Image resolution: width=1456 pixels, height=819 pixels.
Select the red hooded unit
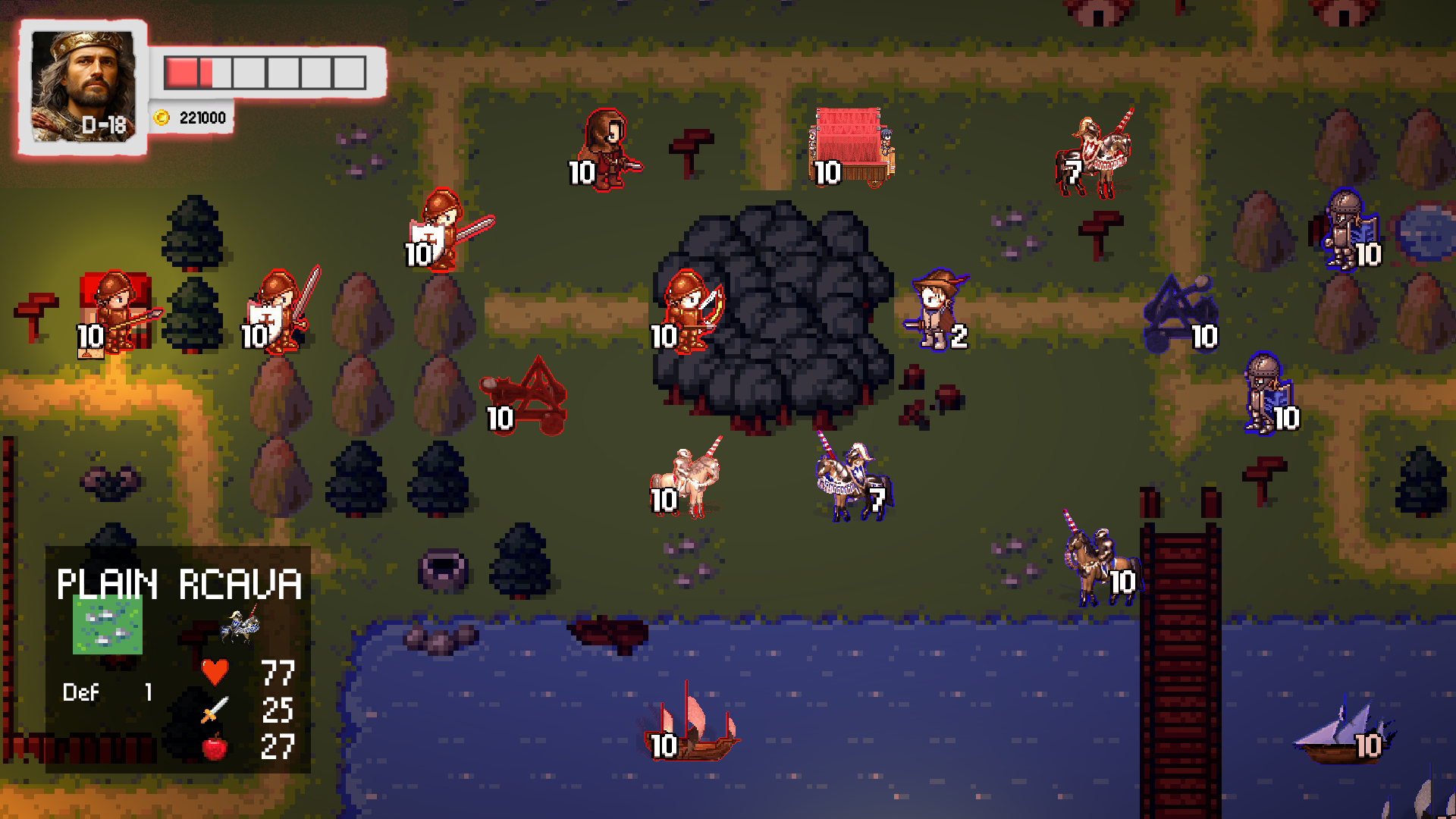(x=608, y=150)
